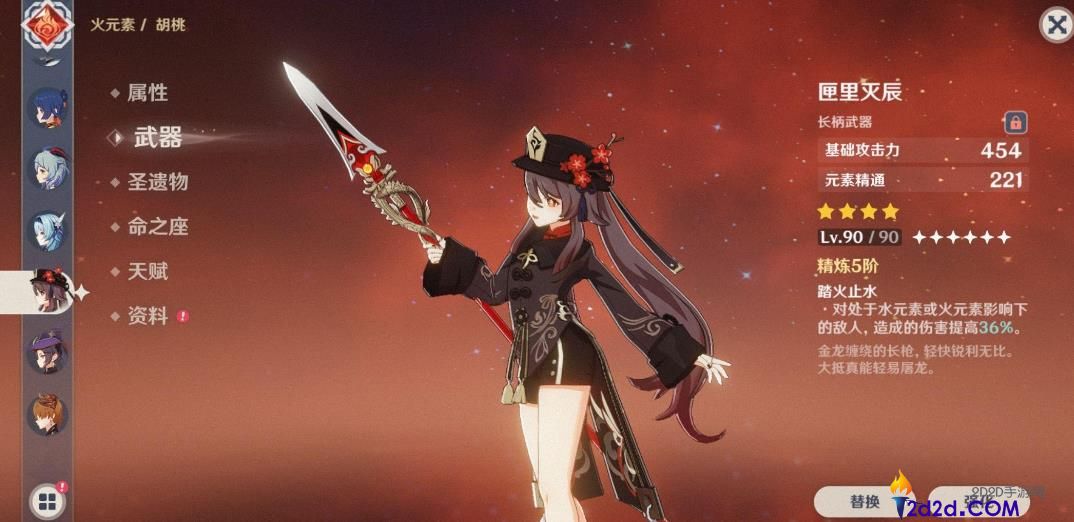Switch to the purple-hat character portrait
Screen dimensions: 1074x522
pos(46,352)
